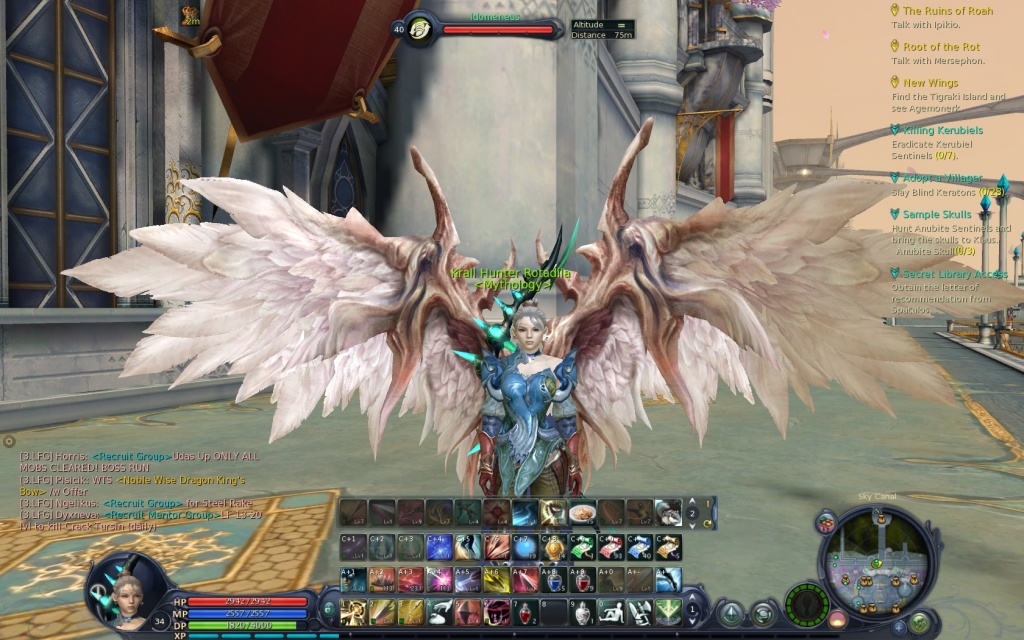Image resolution: width=1024 pixels, height=640 pixels.
Task: Activate the pink burst skill A+4
Action: (x=440, y=580)
